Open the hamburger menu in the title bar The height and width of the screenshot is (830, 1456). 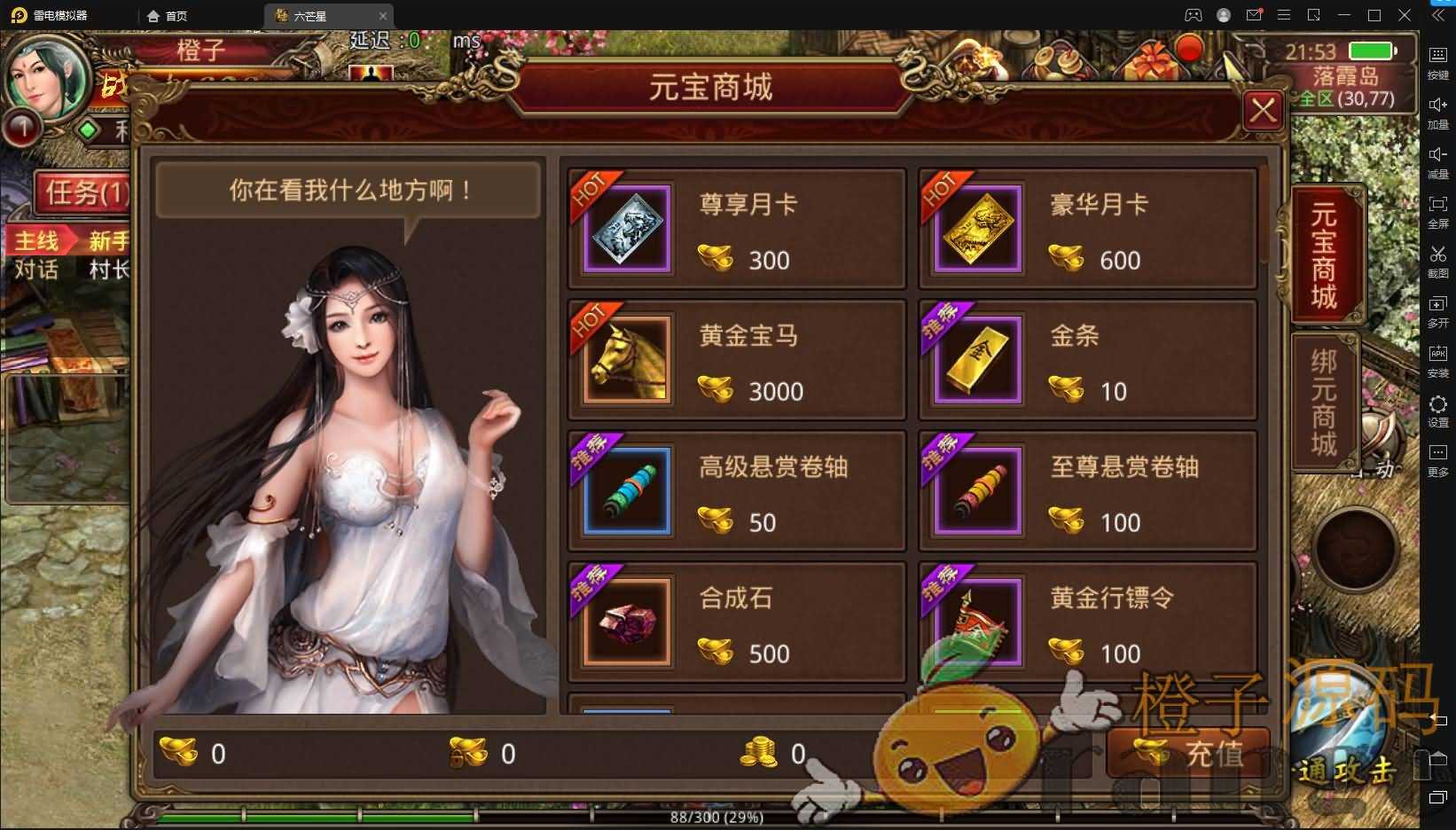tap(1284, 15)
